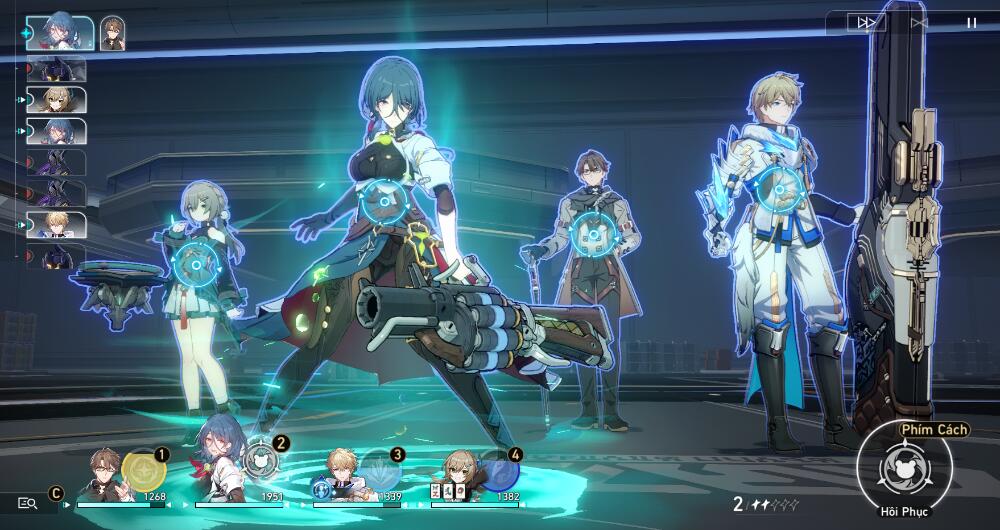Toggle the double-speed fast-forward button
Screen dimensions: 1000x530
[864, 22]
